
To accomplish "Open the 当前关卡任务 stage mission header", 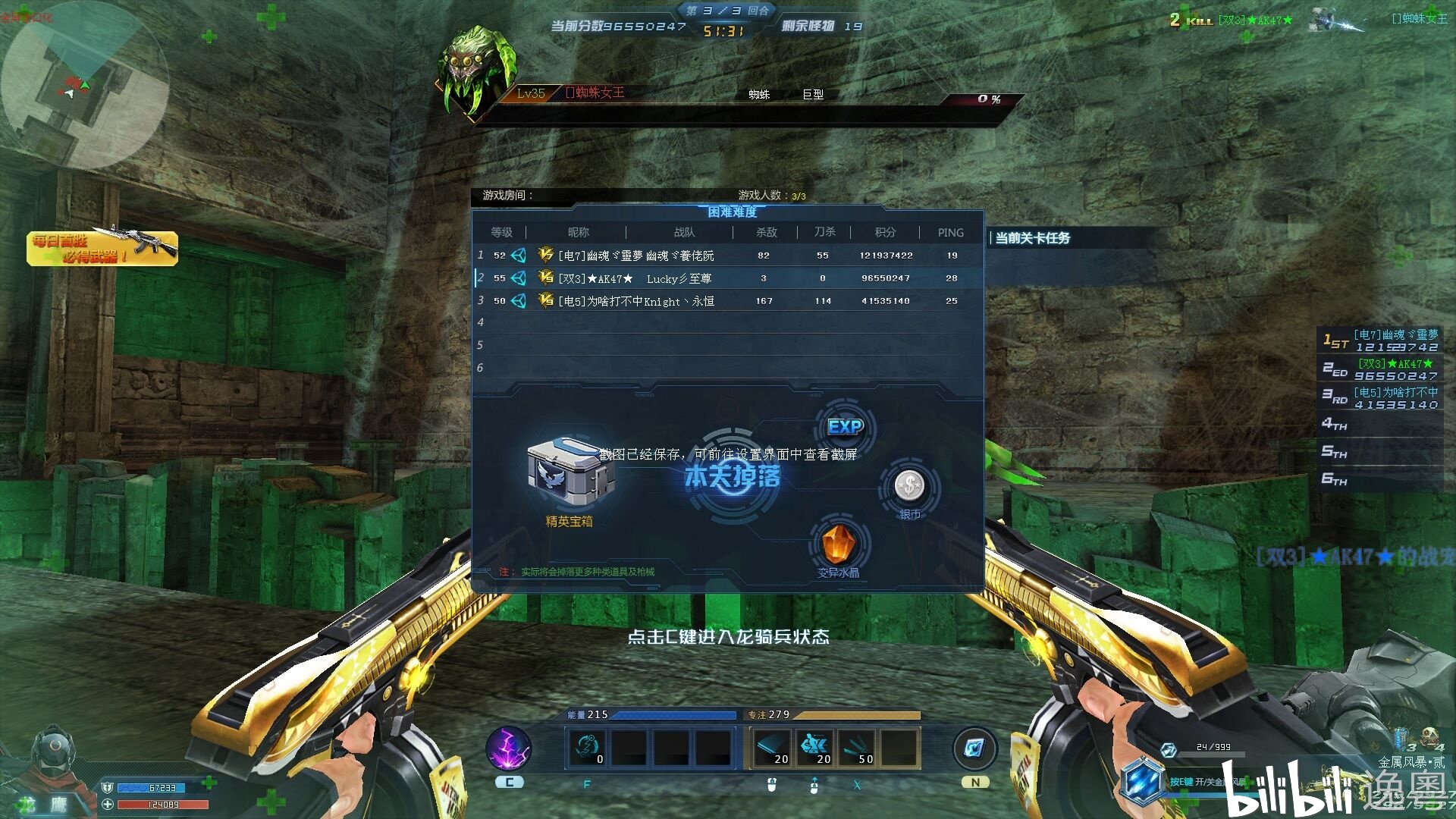I will (1032, 238).
